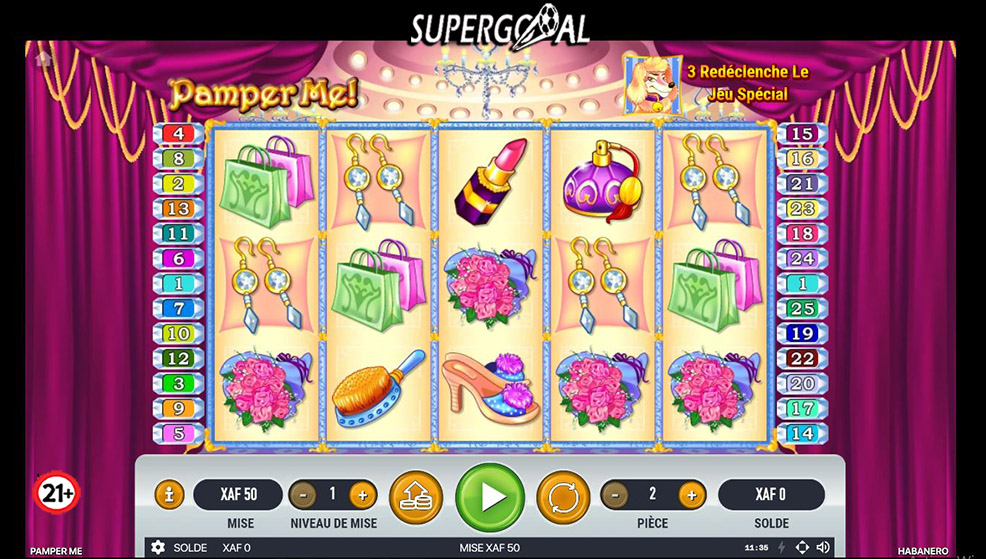Select payline number 15 marker
The width and height of the screenshot is (986, 559).
(x=802, y=134)
